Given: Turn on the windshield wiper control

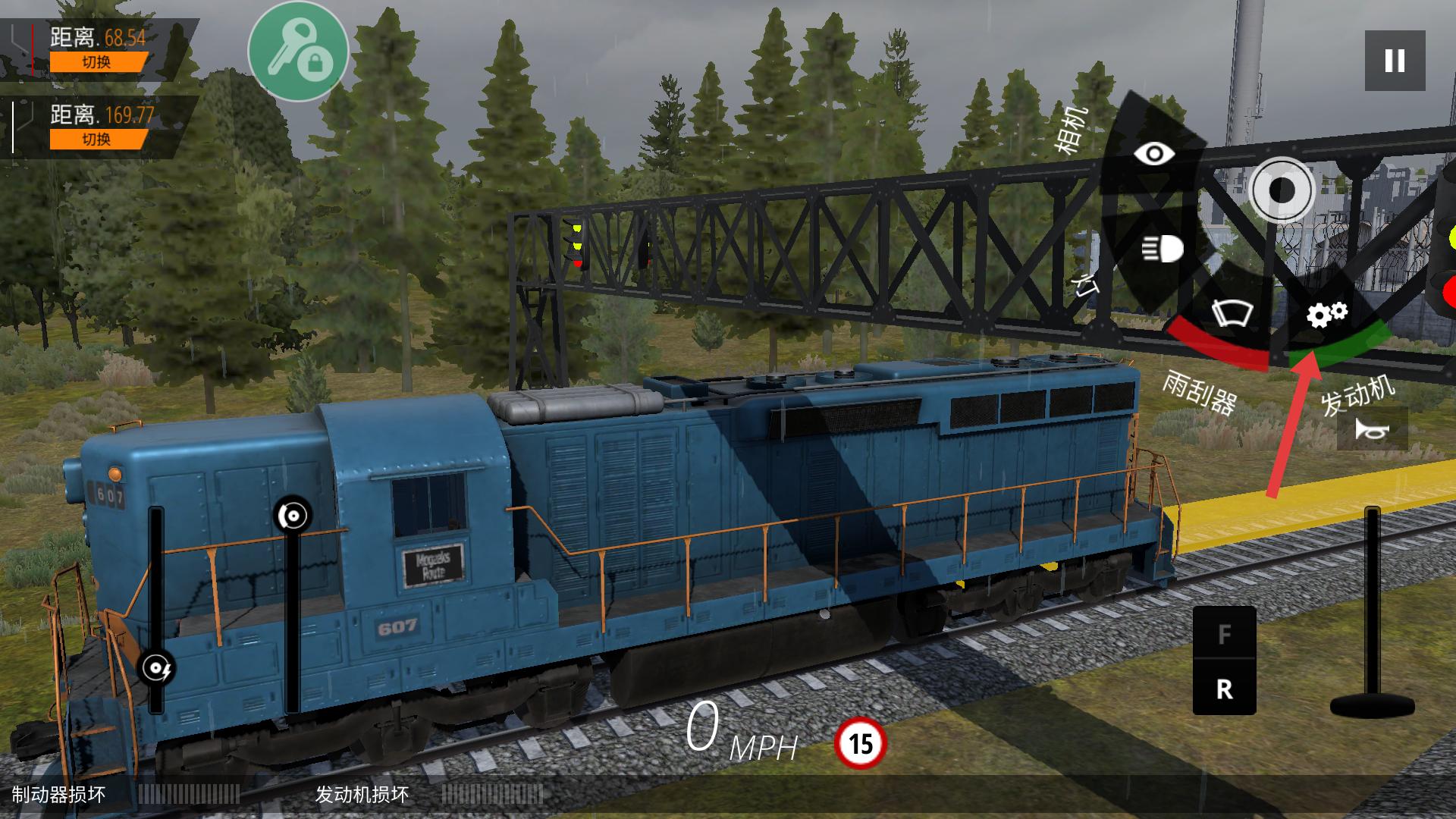Looking at the screenshot, I should [1232, 312].
